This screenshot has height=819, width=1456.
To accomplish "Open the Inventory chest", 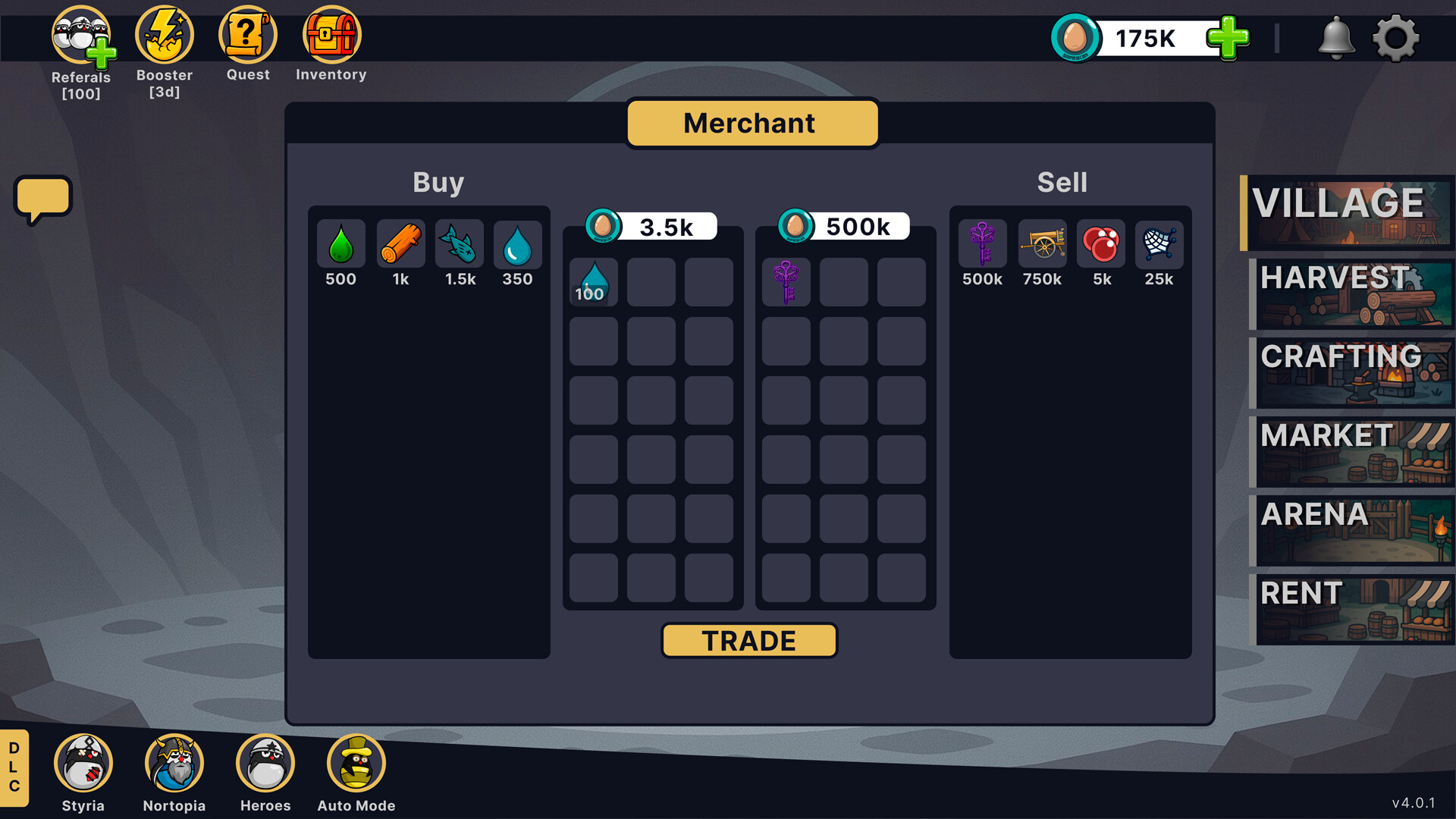I will click(x=331, y=33).
